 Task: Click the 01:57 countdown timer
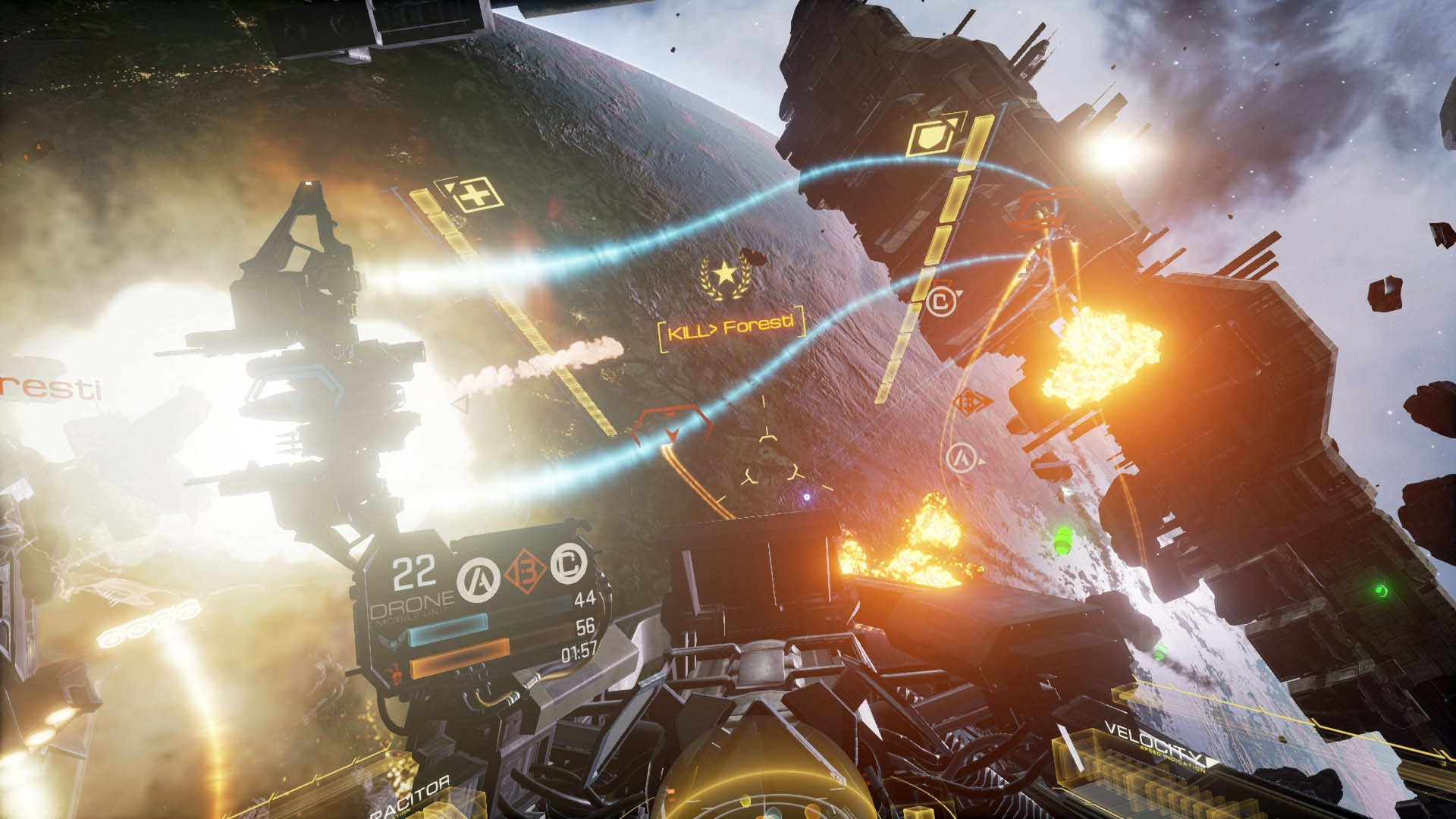(x=579, y=652)
